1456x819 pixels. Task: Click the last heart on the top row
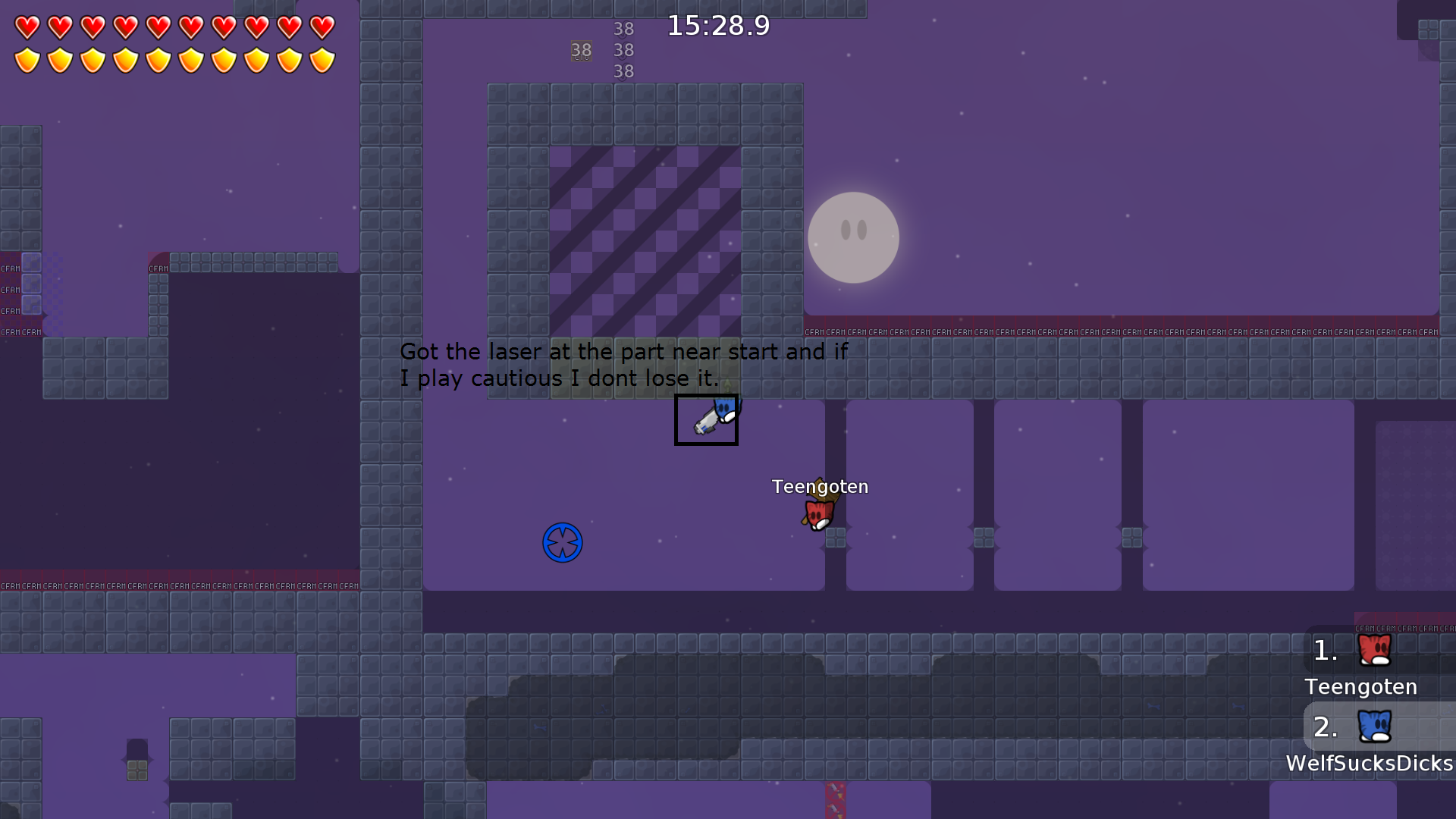click(322, 25)
